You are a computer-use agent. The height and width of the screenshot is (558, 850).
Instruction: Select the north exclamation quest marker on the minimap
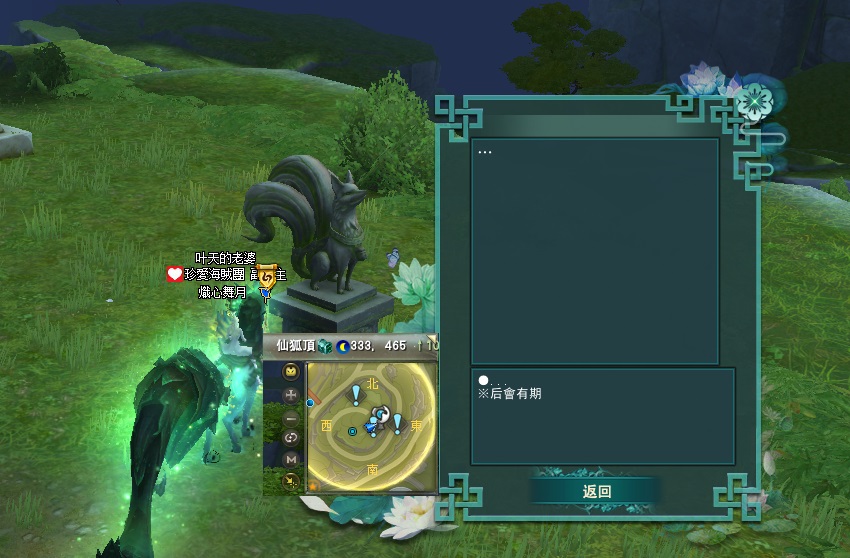(x=355, y=395)
